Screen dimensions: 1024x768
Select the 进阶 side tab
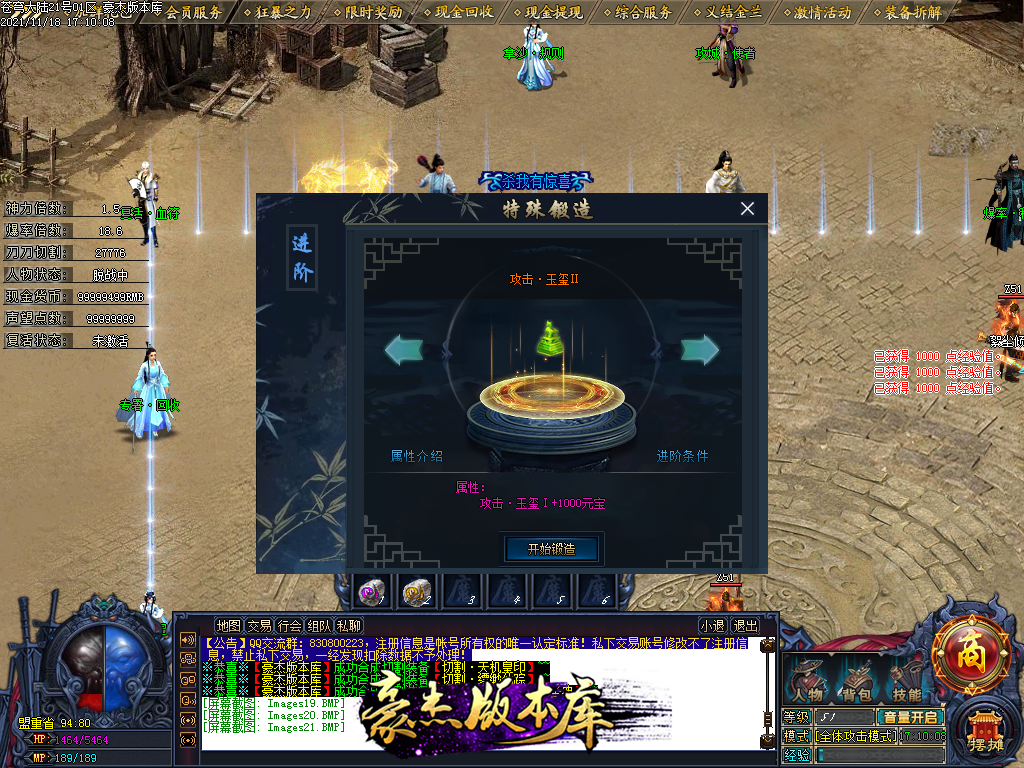(x=302, y=257)
